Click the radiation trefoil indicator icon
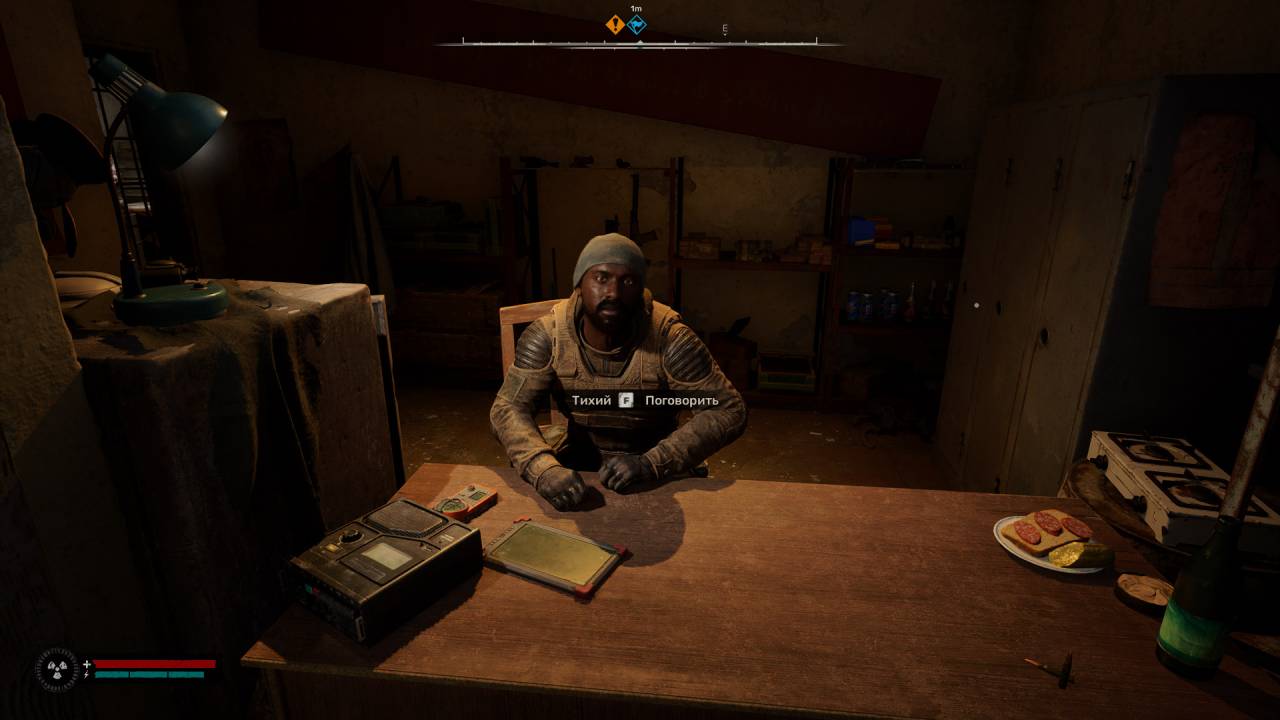This screenshot has height=720, width=1280. tap(56, 669)
